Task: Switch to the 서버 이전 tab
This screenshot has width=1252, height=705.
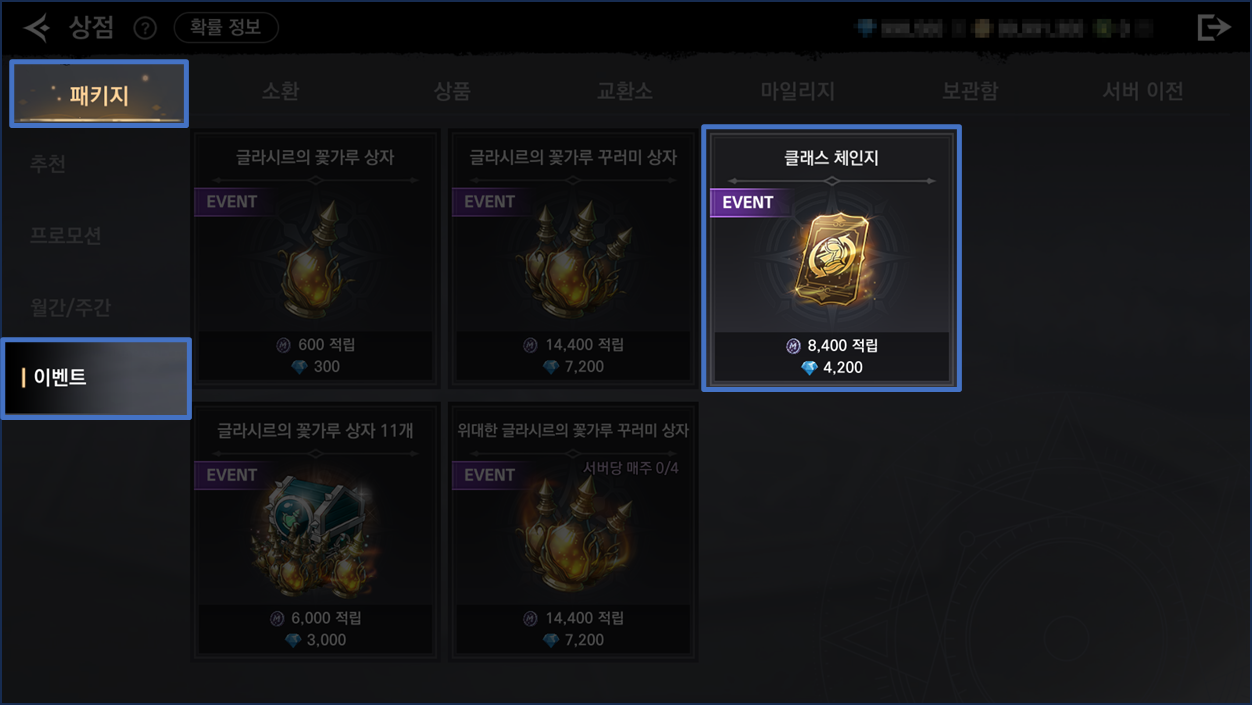Action: click(1142, 91)
